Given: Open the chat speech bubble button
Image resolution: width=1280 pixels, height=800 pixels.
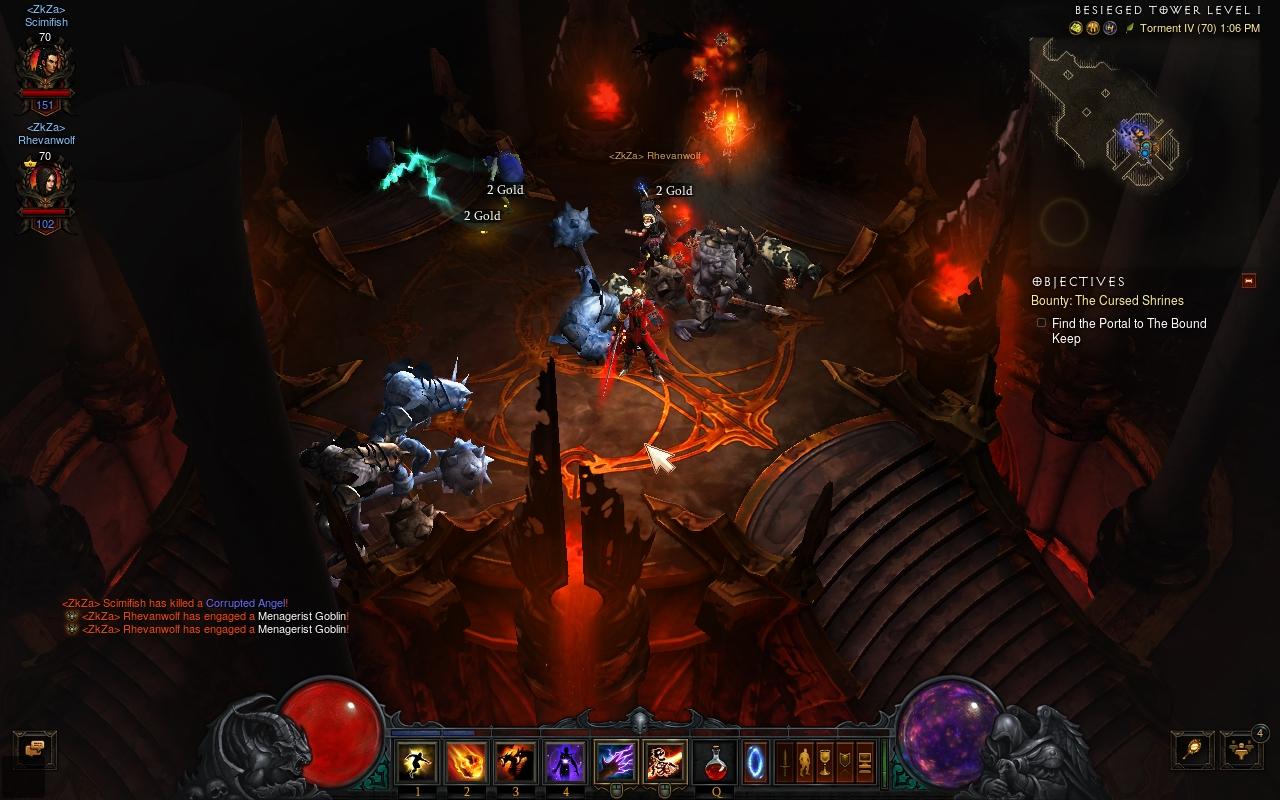Looking at the screenshot, I should pyautogui.click(x=35, y=748).
